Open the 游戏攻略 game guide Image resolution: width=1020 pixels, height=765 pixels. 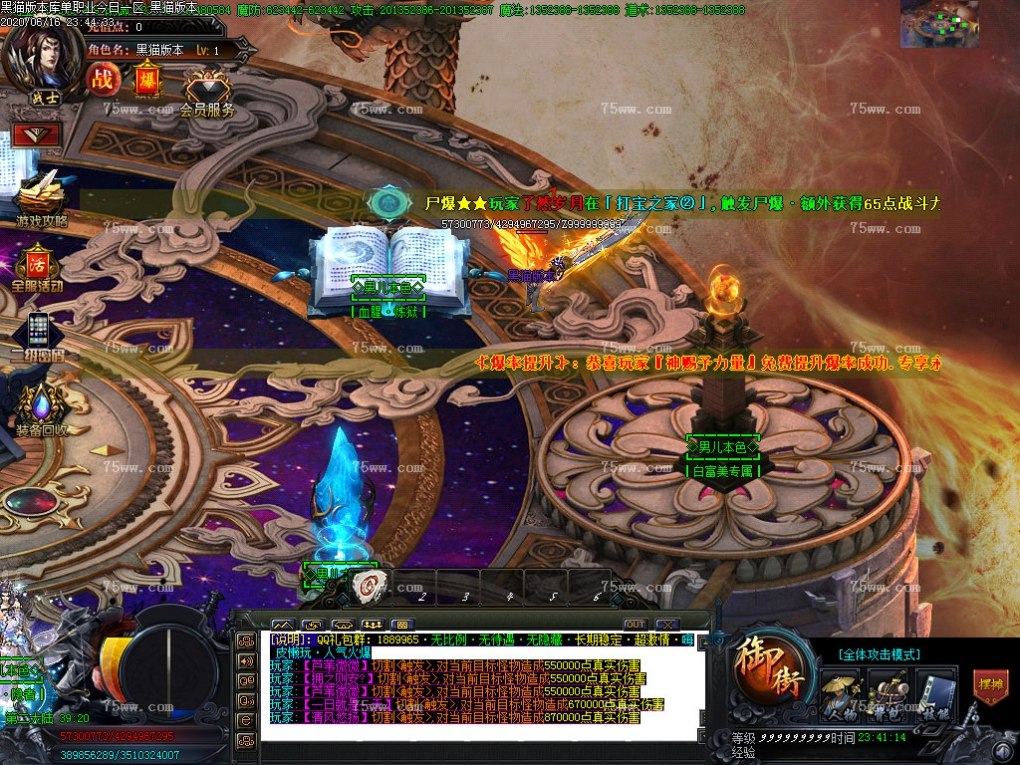(40, 199)
